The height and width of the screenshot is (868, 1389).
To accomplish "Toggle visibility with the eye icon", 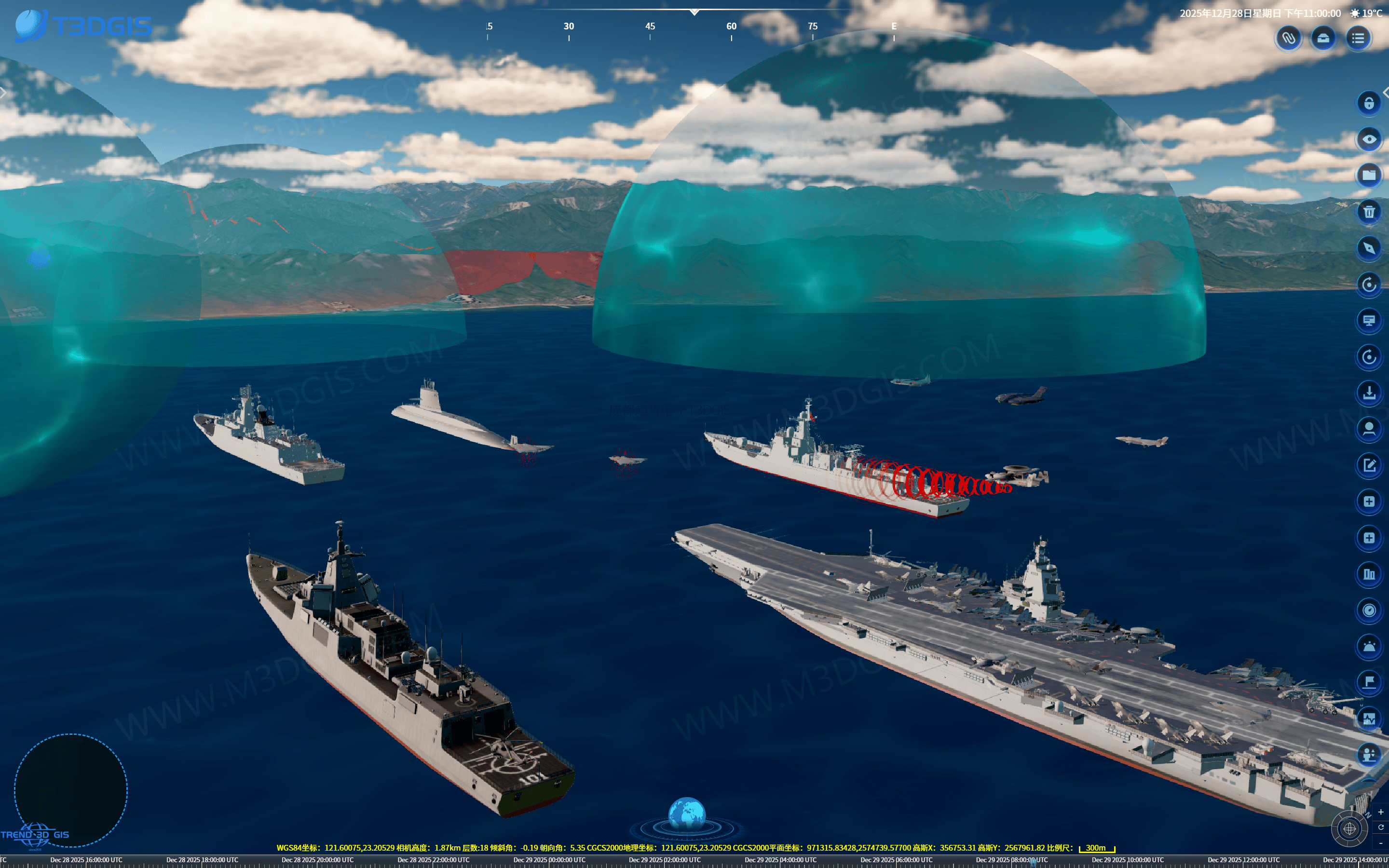I will (1369, 139).
